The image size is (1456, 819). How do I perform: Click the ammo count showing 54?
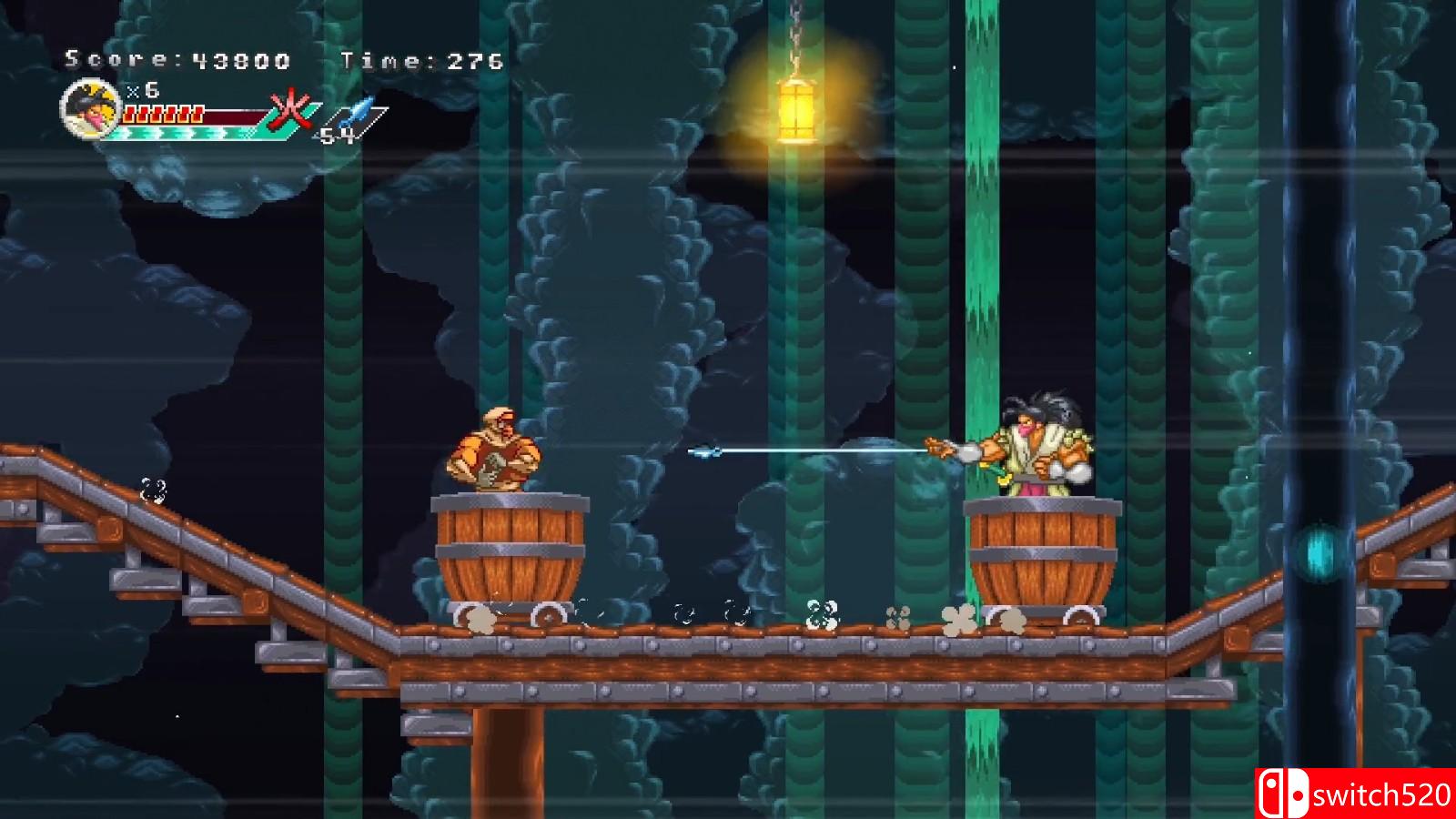pyautogui.click(x=336, y=136)
